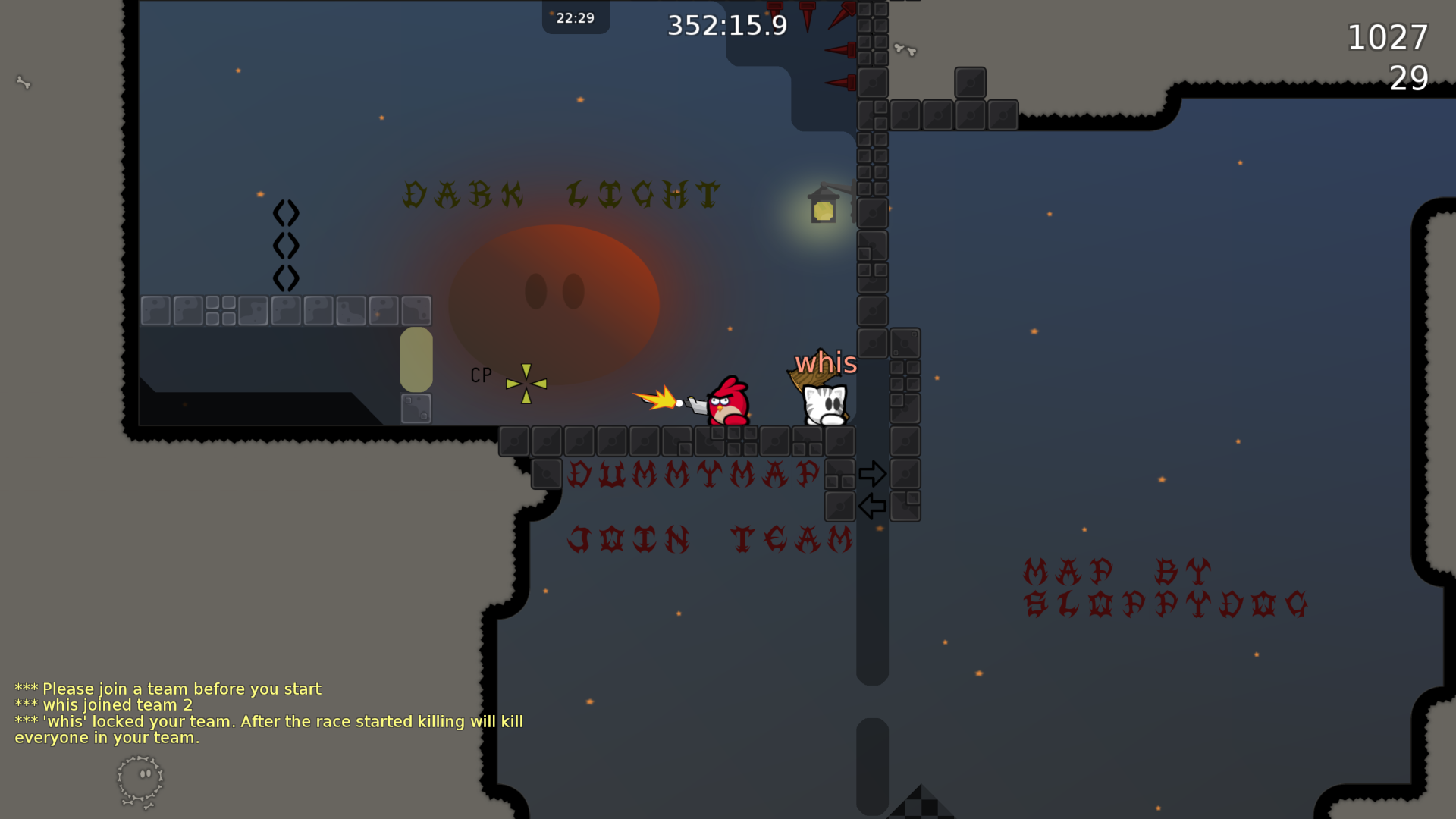1456x819 pixels.
Task: Click the MAP BY SLOPPYDOG credit text
Action: coord(1163,586)
